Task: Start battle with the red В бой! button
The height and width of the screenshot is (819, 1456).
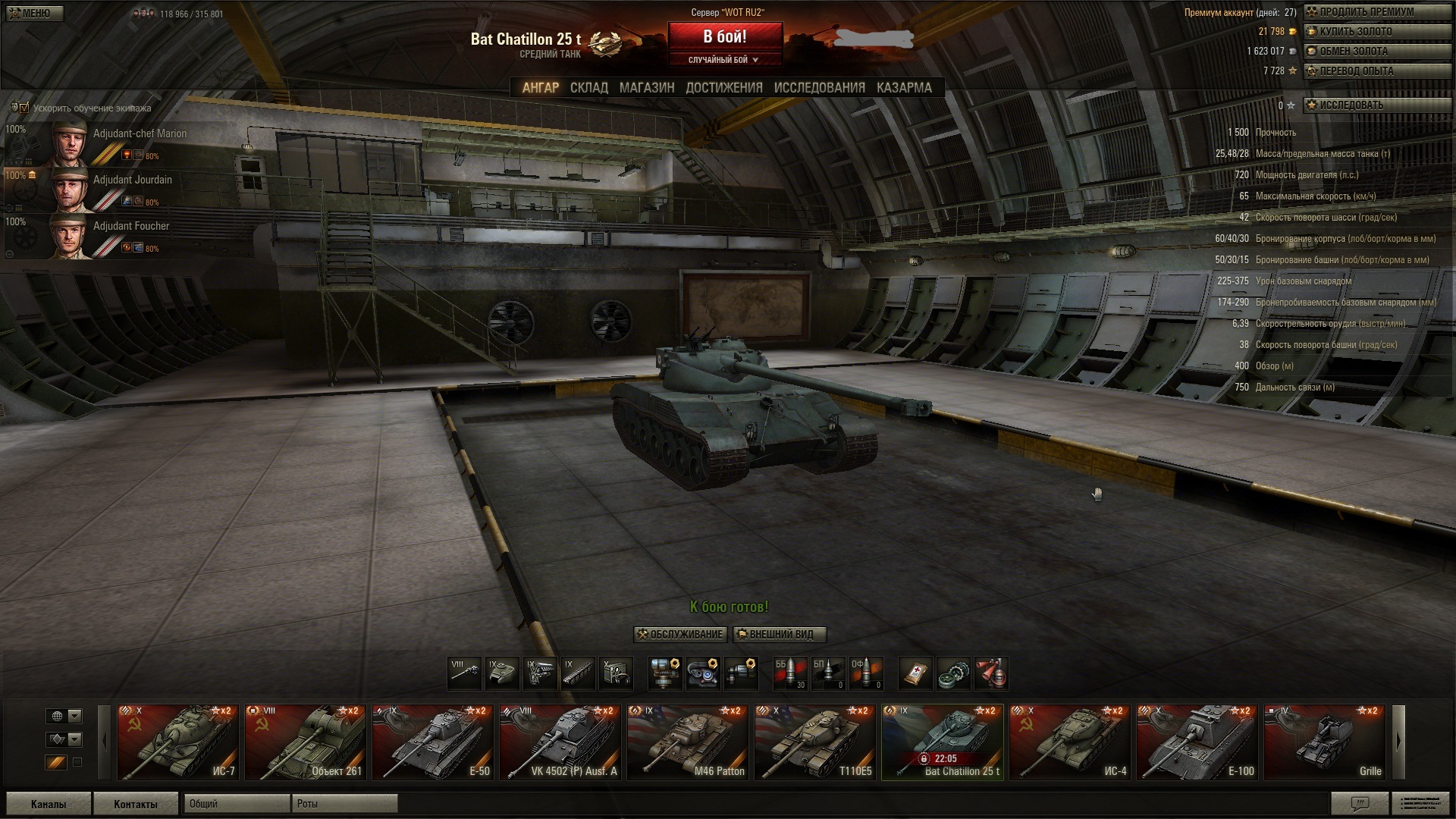Action: click(x=724, y=37)
